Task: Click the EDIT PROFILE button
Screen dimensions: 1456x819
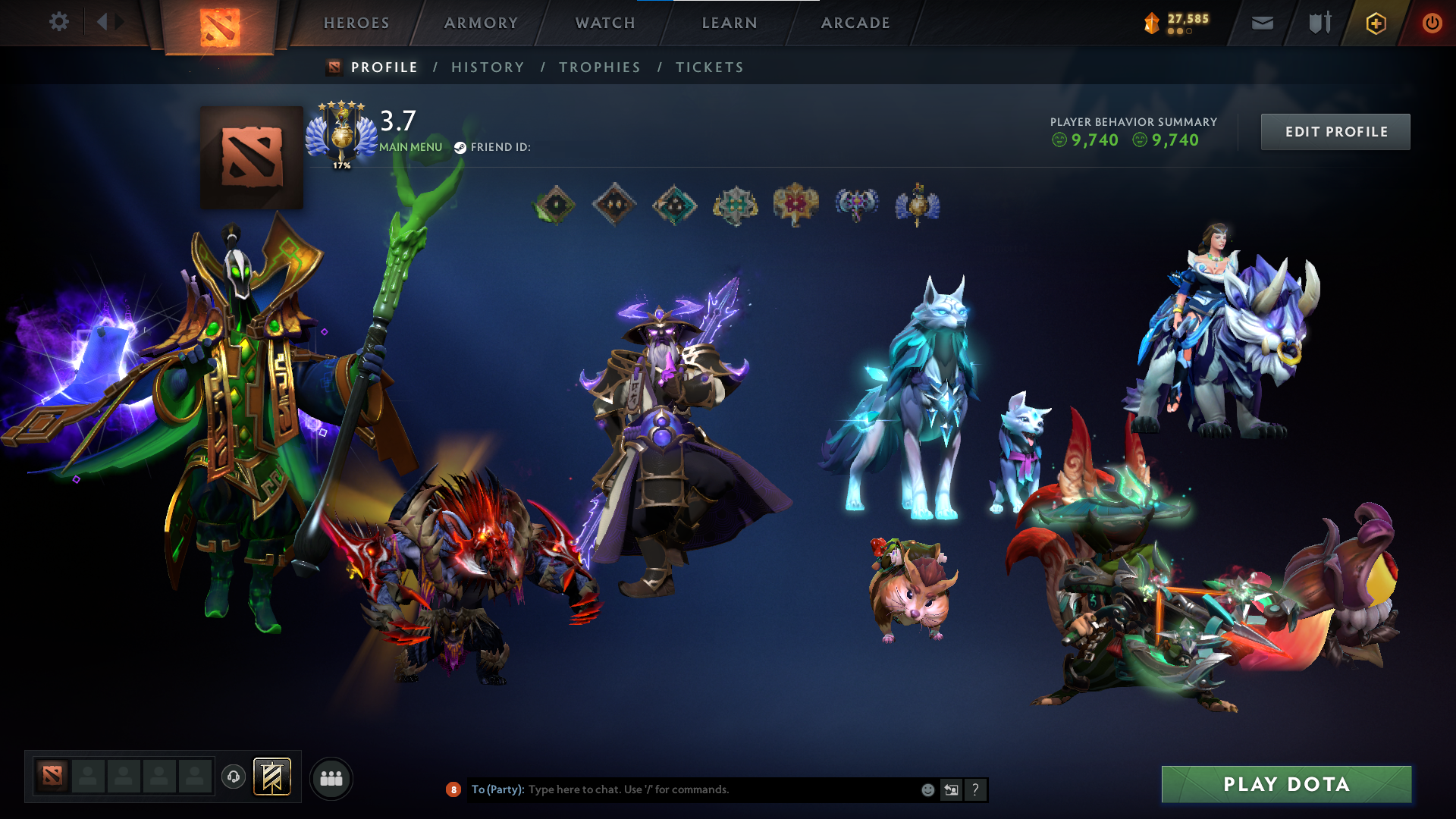Action: (1335, 131)
